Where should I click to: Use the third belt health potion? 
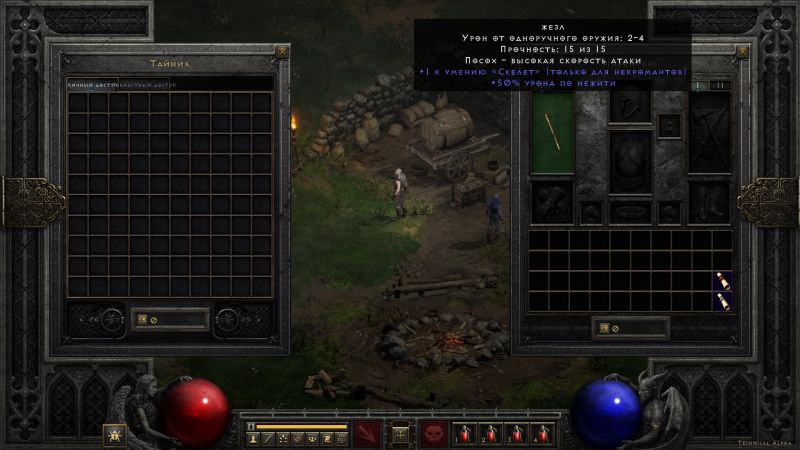pos(517,434)
